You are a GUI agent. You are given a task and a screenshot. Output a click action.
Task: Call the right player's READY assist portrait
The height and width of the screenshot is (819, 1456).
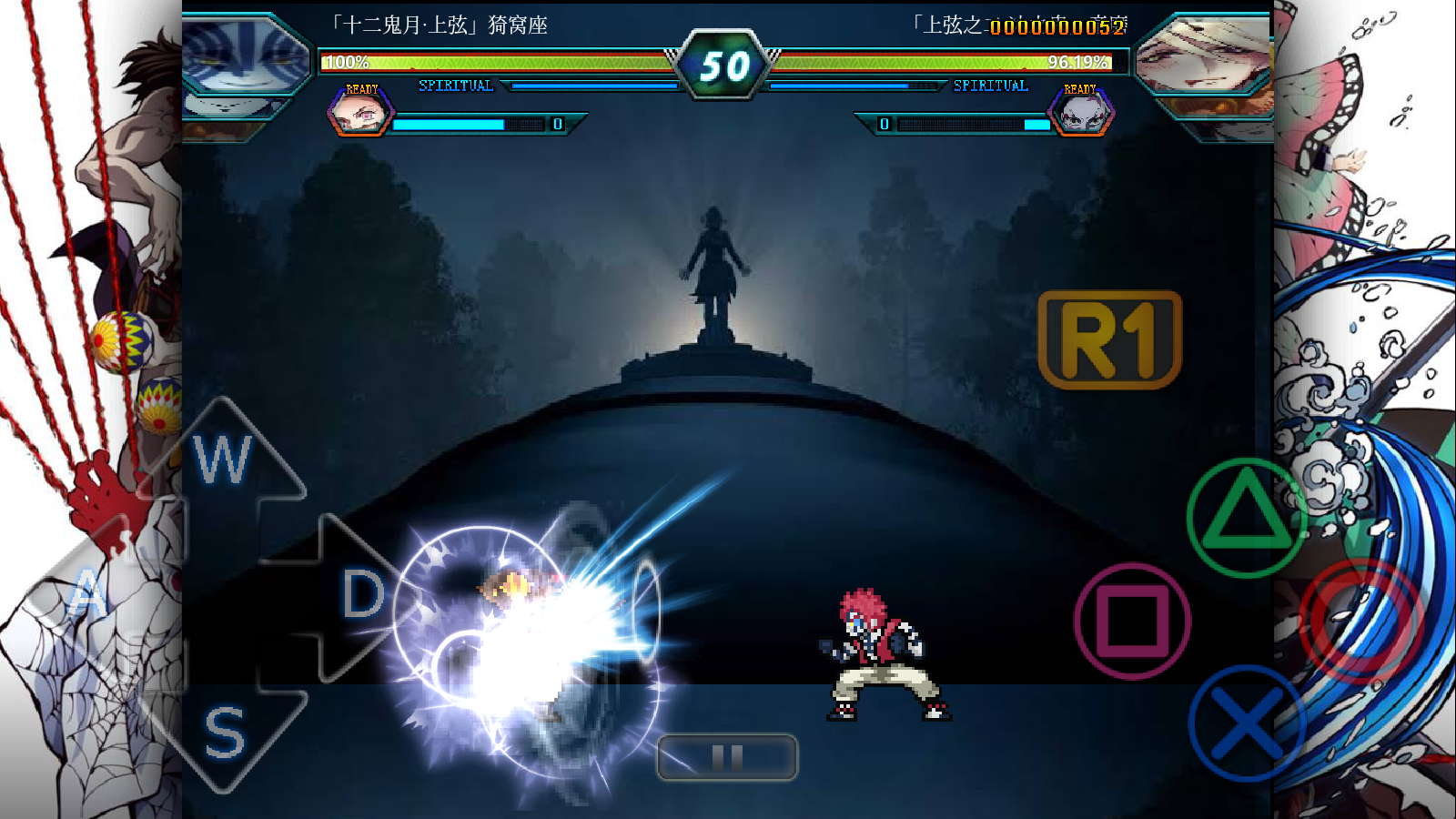(x=1081, y=115)
